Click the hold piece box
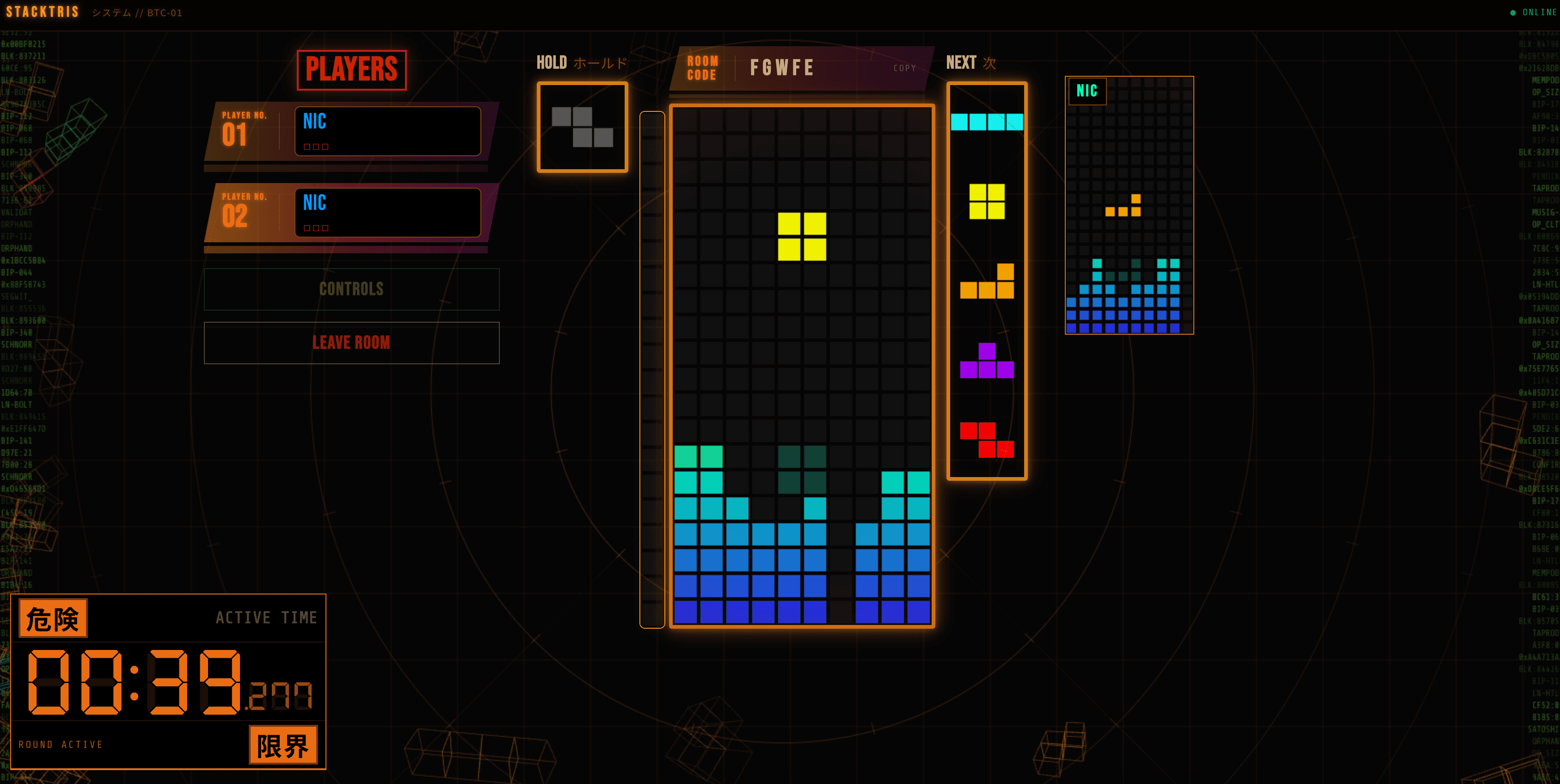1560x784 pixels. click(x=582, y=127)
